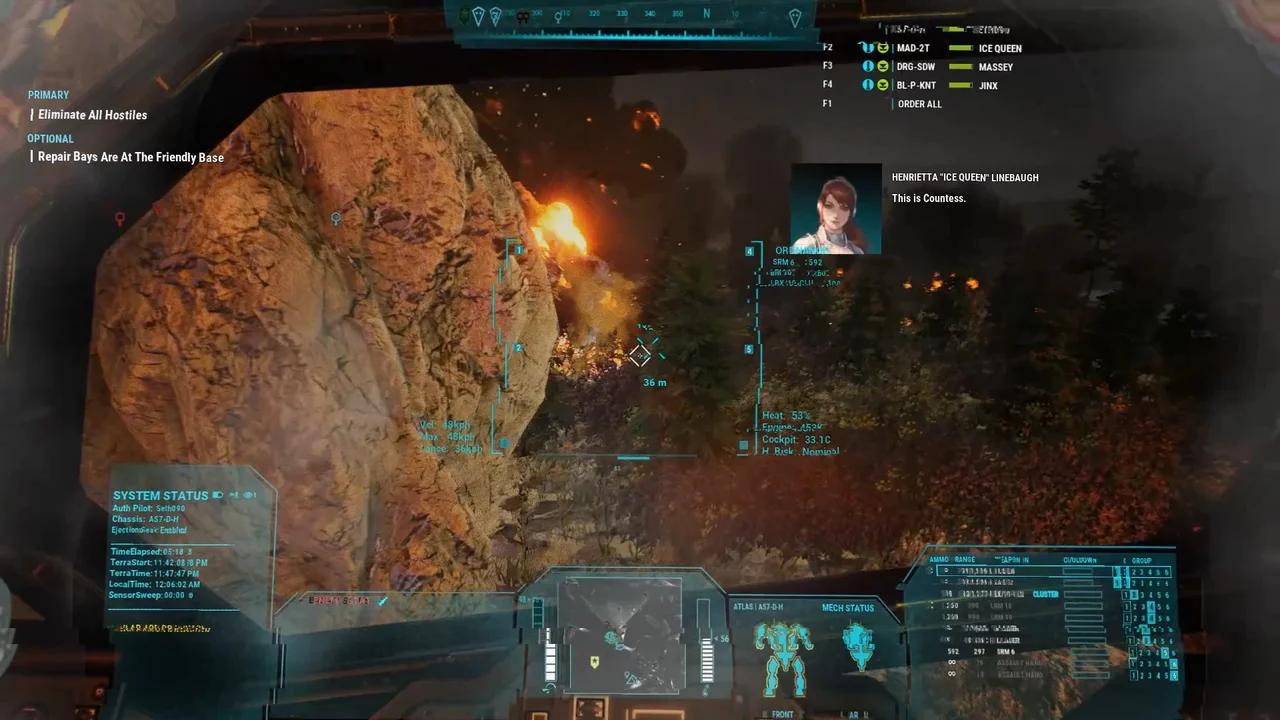1280x720 pixels.
Task: Switch Mech Status to FRONT view
Action: [783, 713]
